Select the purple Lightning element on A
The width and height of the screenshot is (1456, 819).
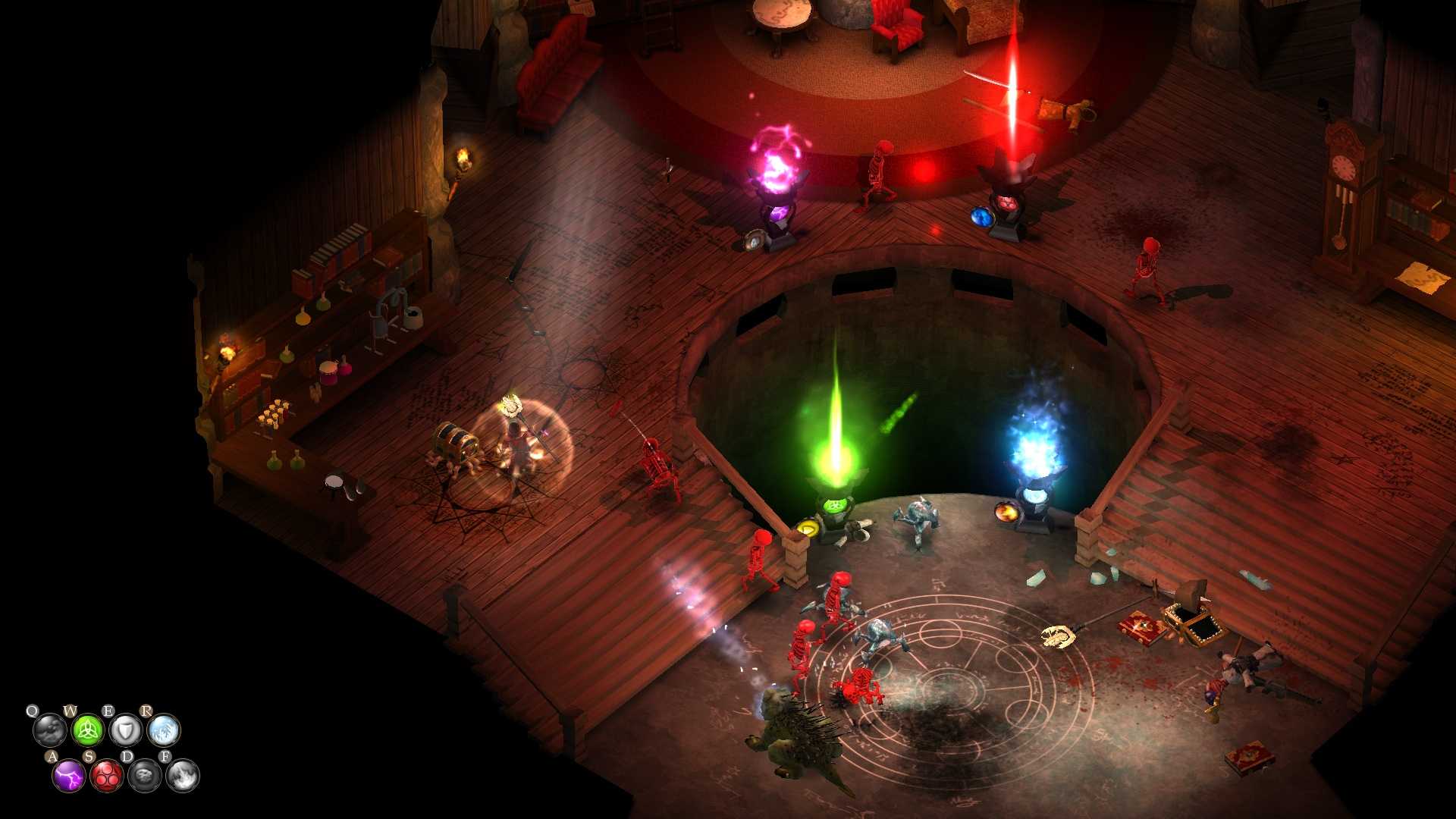pos(69,777)
